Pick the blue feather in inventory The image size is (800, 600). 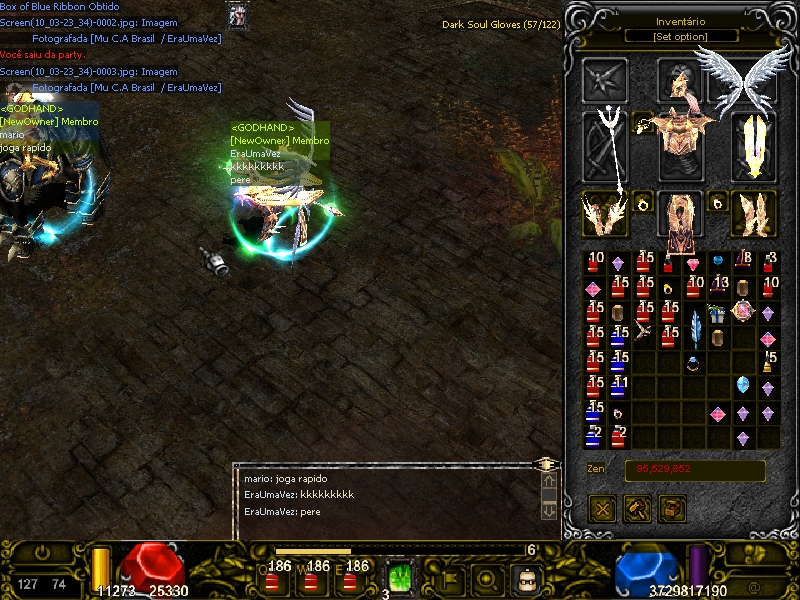[695, 326]
